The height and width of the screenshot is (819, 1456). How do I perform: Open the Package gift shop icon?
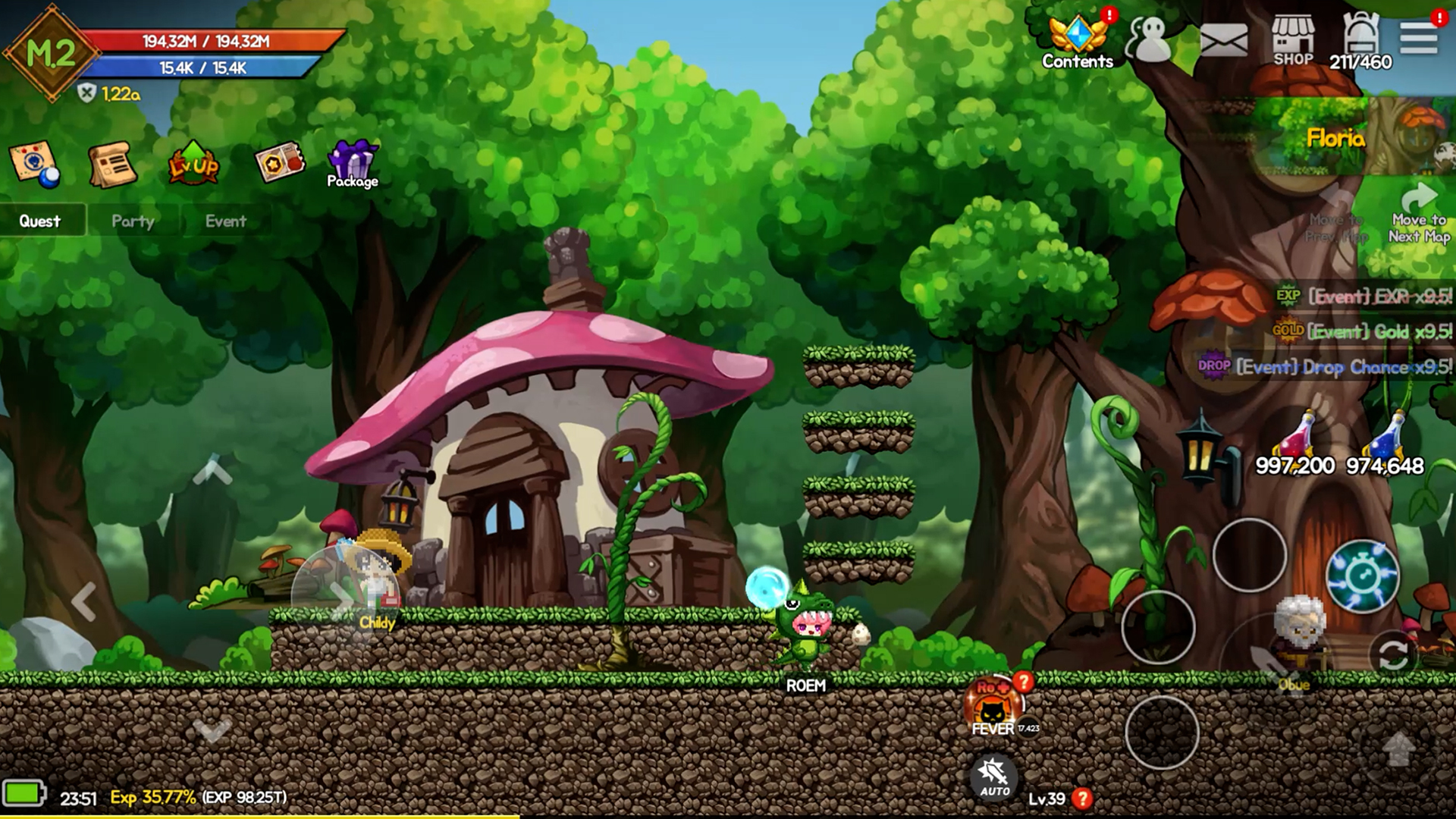pyautogui.click(x=353, y=160)
